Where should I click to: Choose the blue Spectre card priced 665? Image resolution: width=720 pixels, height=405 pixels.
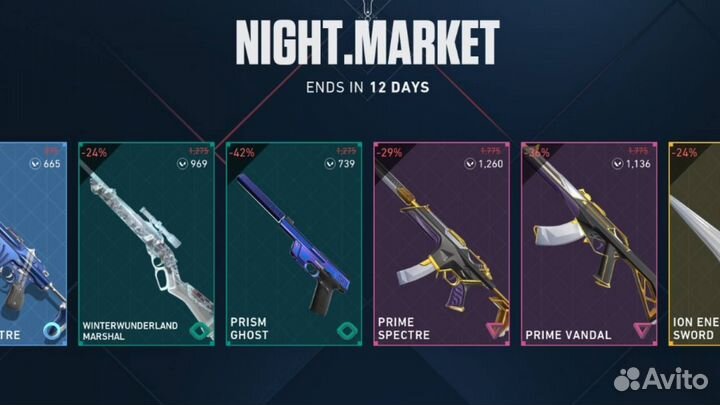pos(33,245)
